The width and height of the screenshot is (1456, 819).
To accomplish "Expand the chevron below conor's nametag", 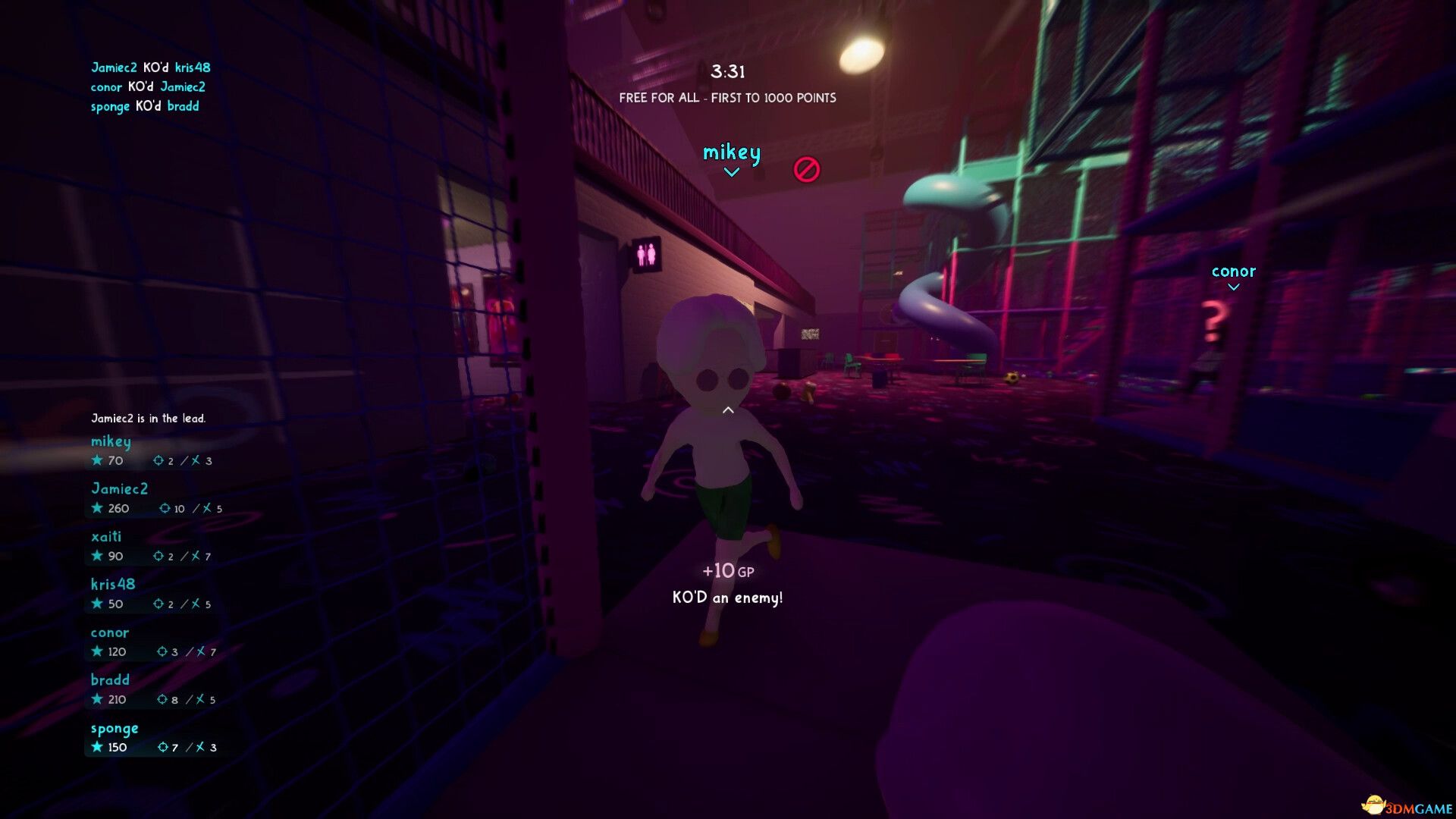I will coord(1235,287).
